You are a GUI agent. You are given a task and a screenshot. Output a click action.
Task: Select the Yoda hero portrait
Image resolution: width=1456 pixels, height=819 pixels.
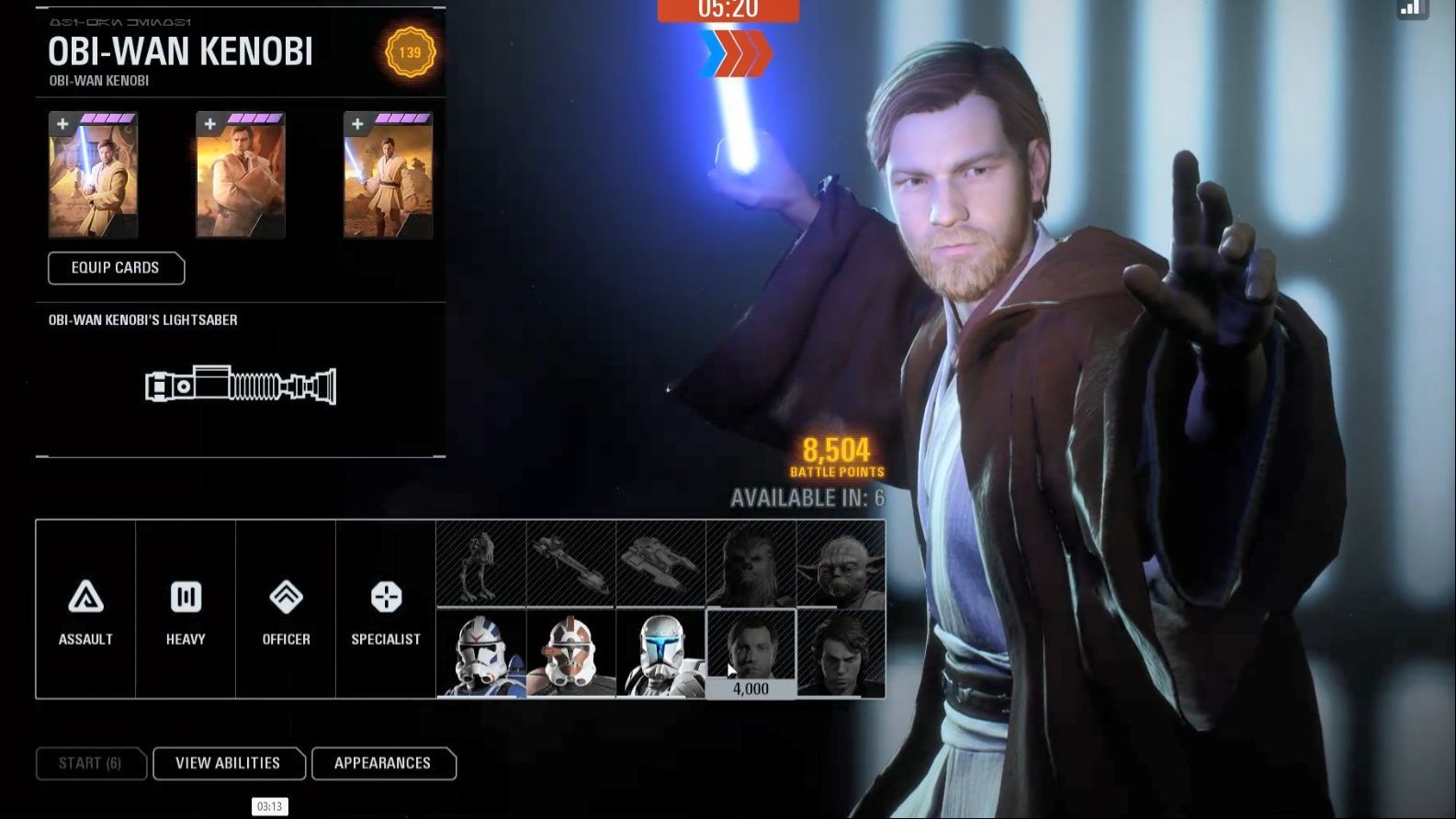(841, 564)
